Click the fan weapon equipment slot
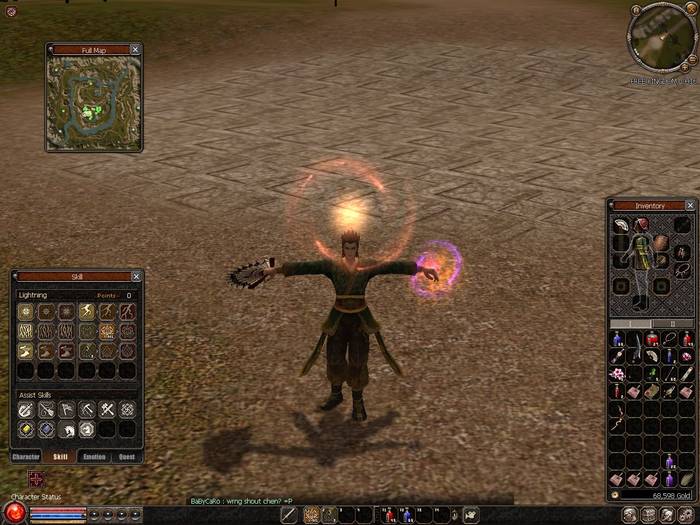This screenshot has width=700, height=525. 621,225
